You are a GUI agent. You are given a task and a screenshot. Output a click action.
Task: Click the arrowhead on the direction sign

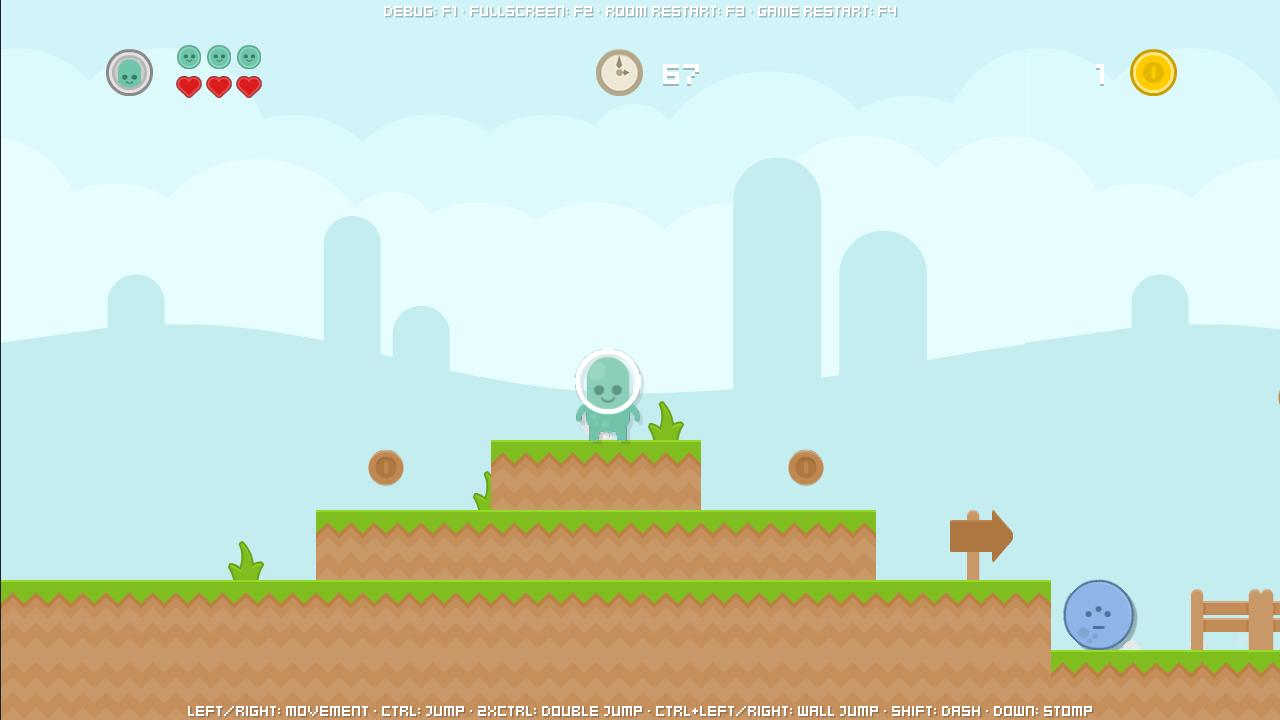coord(1000,536)
